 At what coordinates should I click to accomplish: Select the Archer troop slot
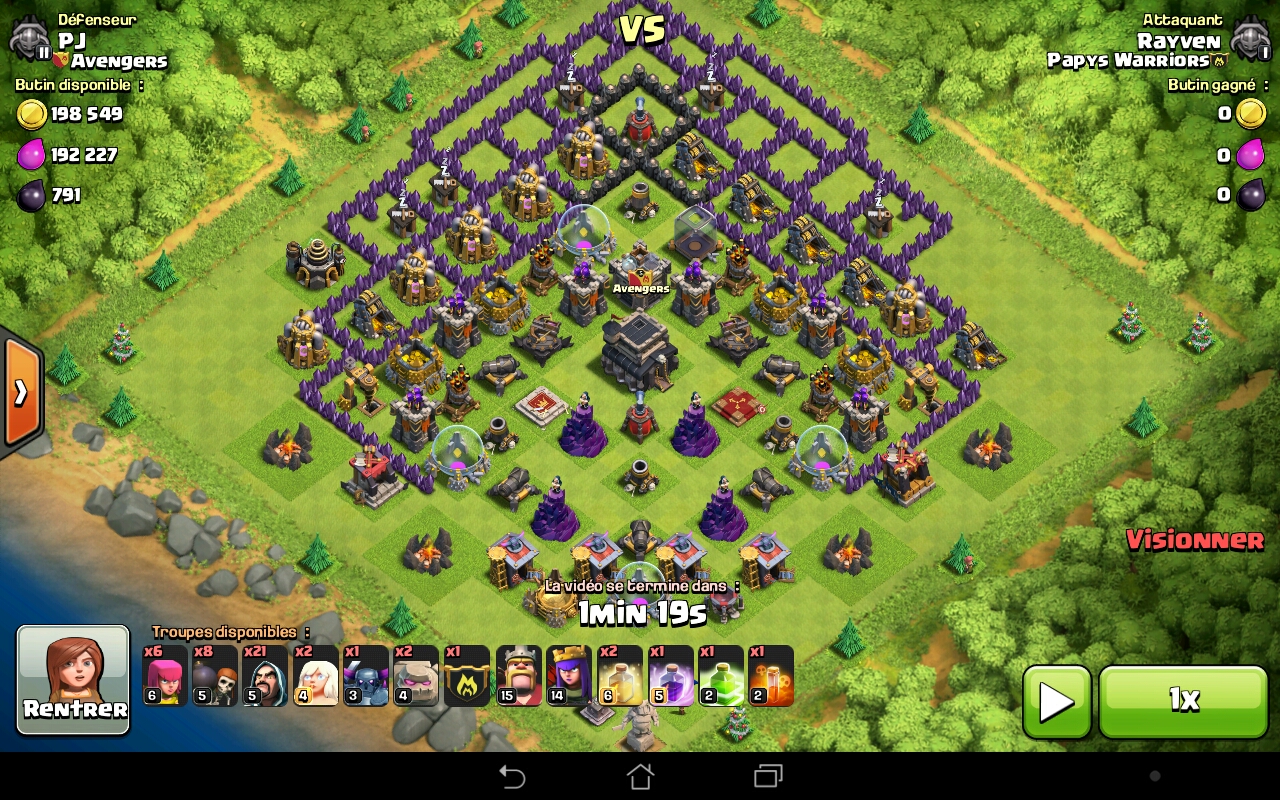coord(165,676)
